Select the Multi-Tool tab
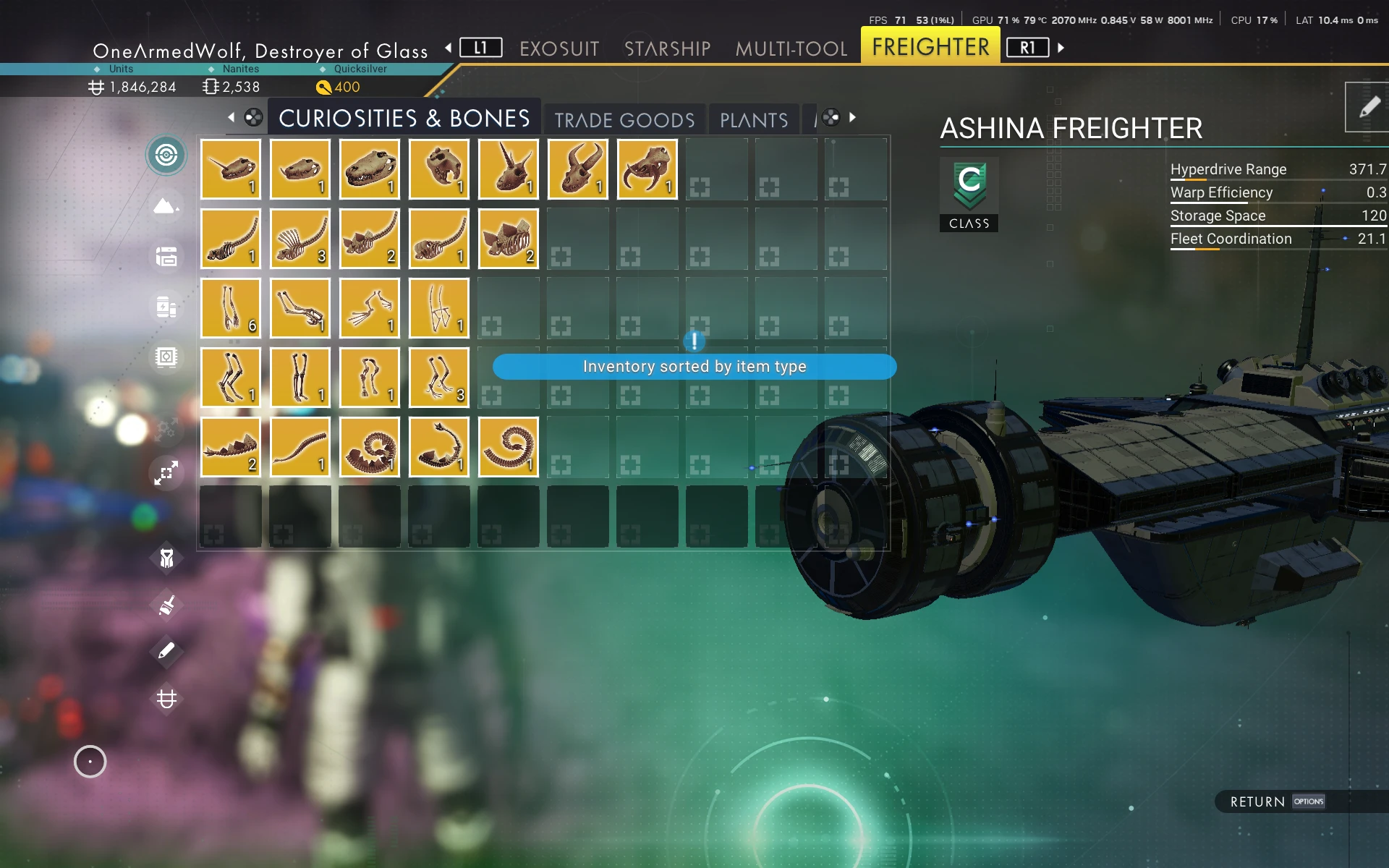The width and height of the screenshot is (1389, 868). pyautogui.click(x=791, y=48)
